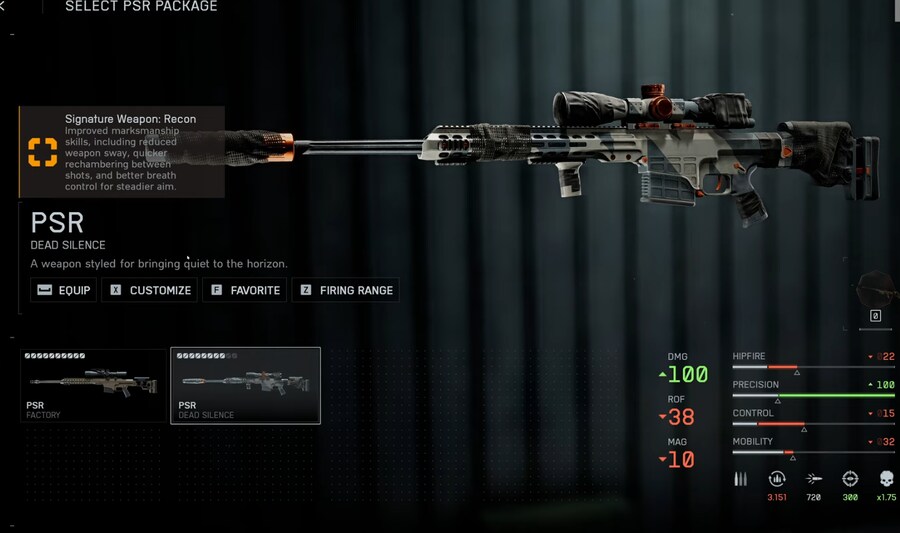The width and height of the screenshot is (900, 533).
Task: Enter the Firing Range
Action: pos(345,290)
